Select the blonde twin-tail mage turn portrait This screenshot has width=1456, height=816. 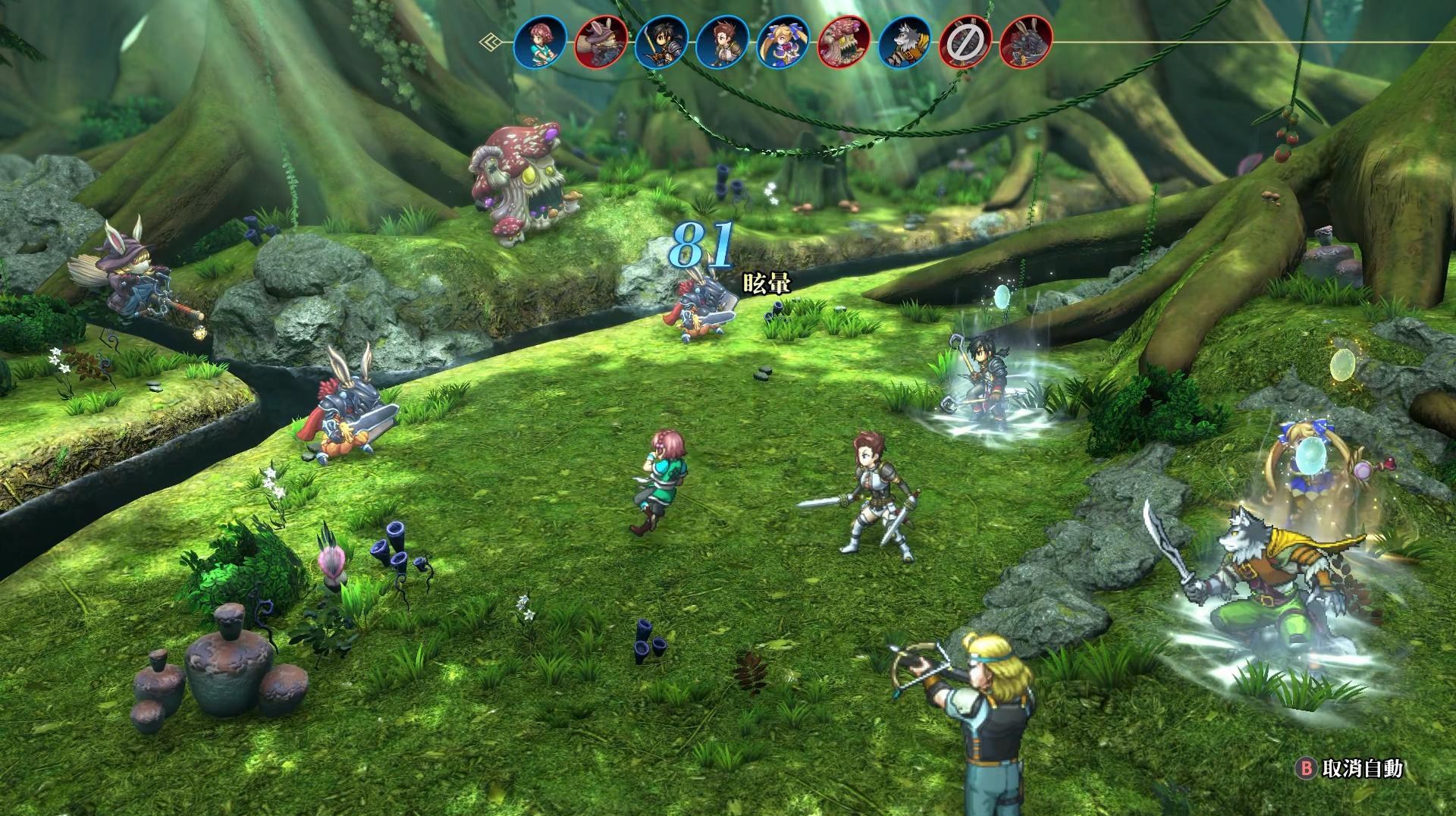pyautogui.click(x=783, y=42)
